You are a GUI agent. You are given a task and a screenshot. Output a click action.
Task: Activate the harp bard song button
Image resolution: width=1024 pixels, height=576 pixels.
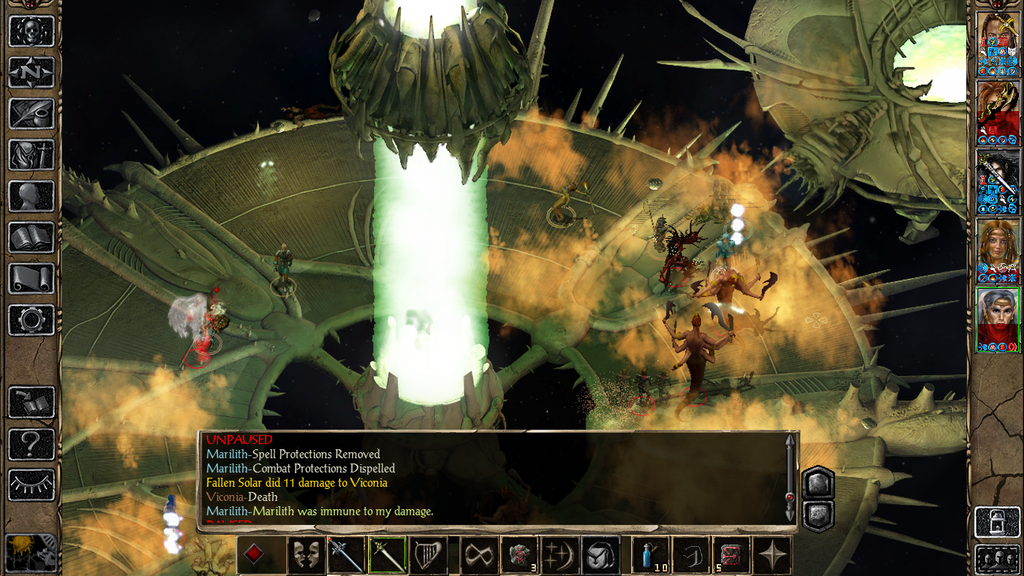(x=429, y=555)
